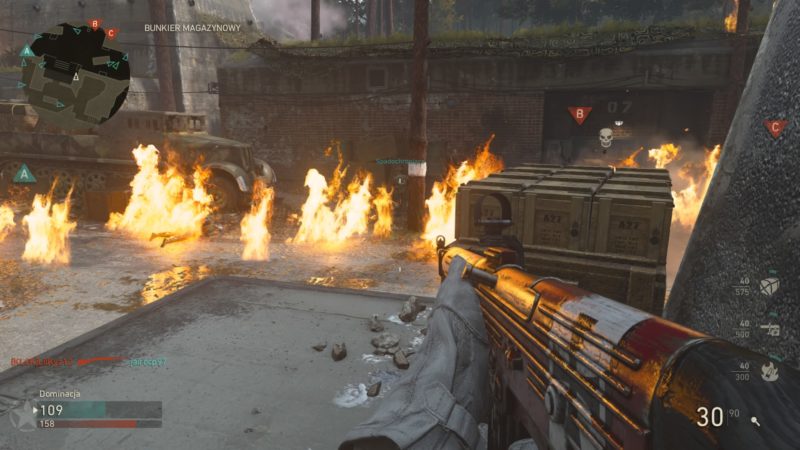800x450 pixels.
Task: Activate the 500-point scorestreak icon
Action: coord(769,328)
